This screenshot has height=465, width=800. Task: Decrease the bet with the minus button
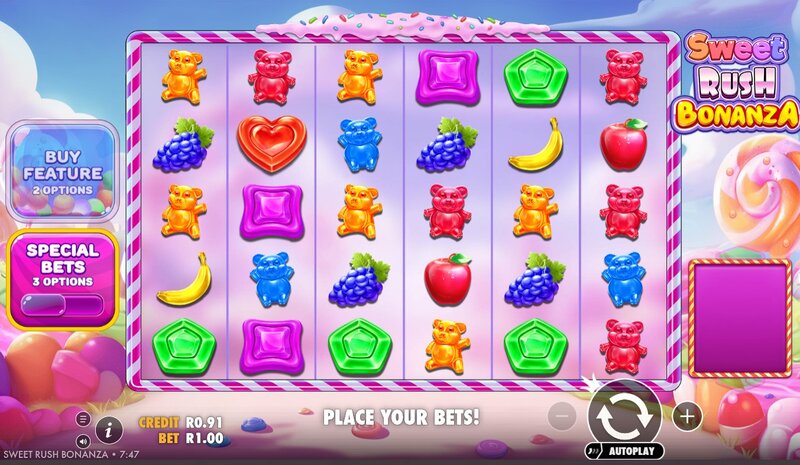563,415
